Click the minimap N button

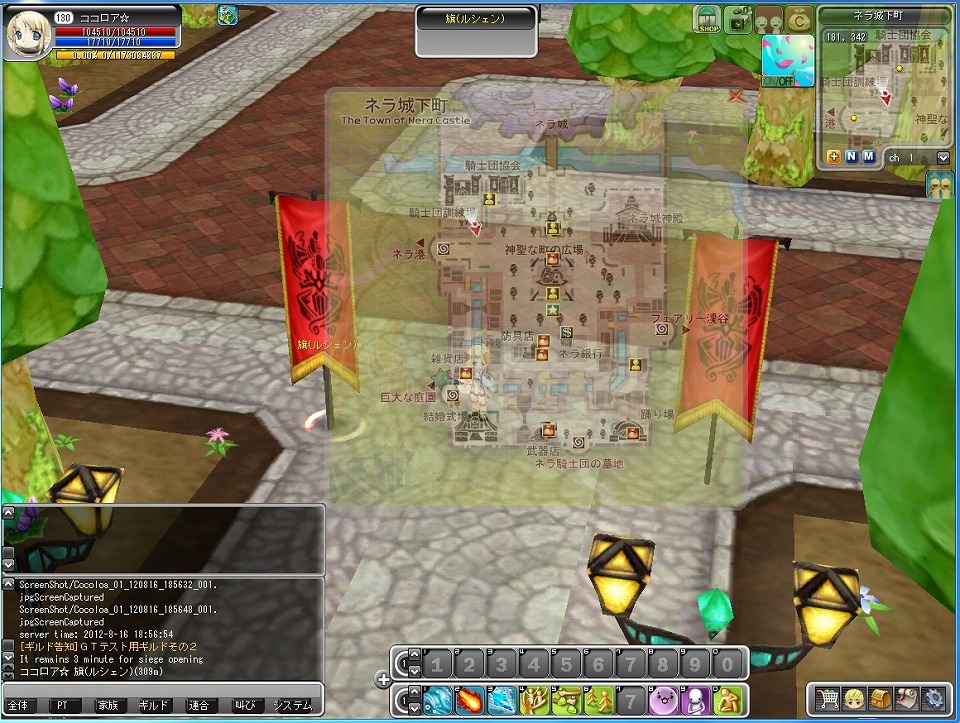point(851,157)
